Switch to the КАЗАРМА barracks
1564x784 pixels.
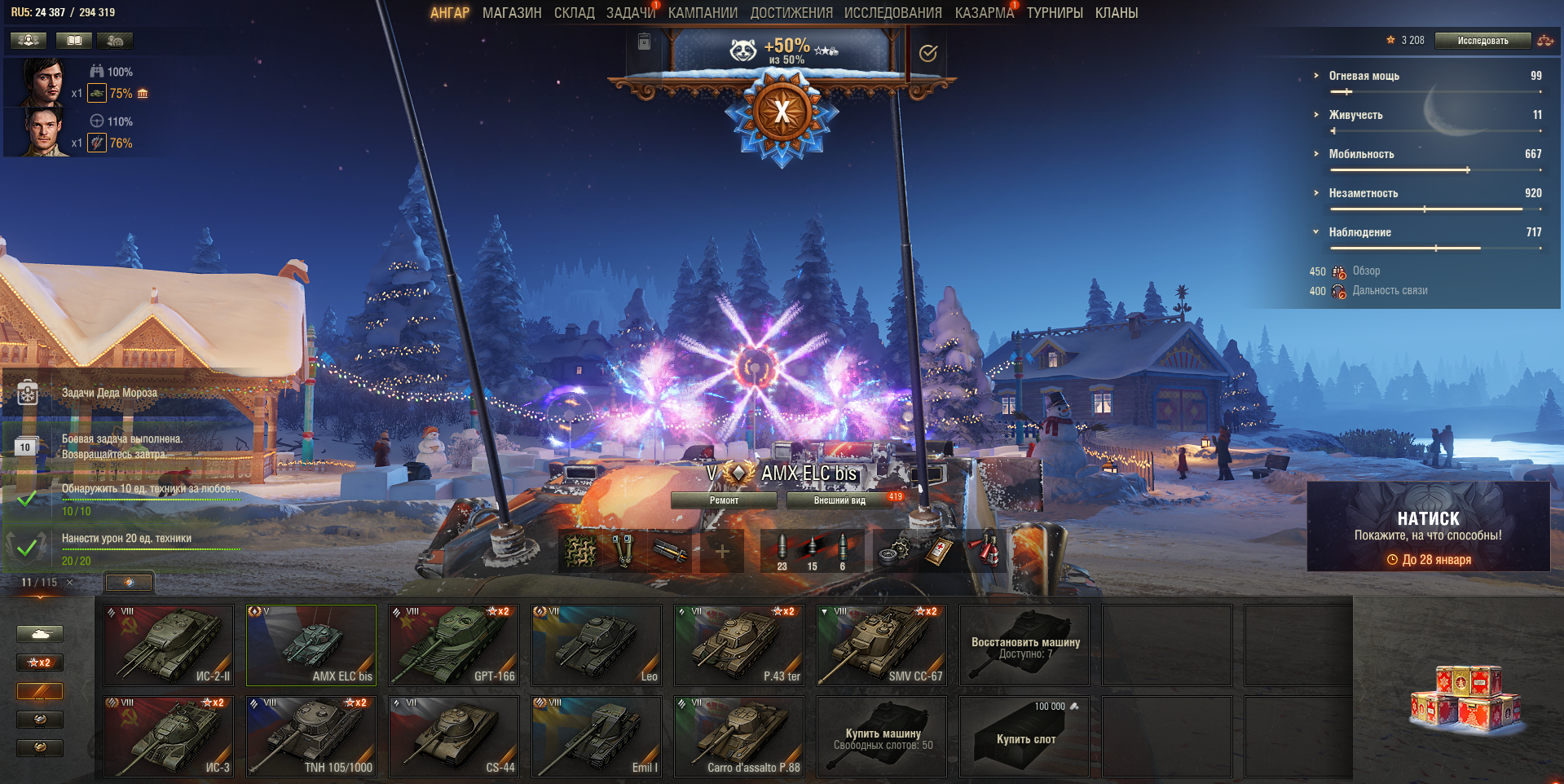click(984, 13)
